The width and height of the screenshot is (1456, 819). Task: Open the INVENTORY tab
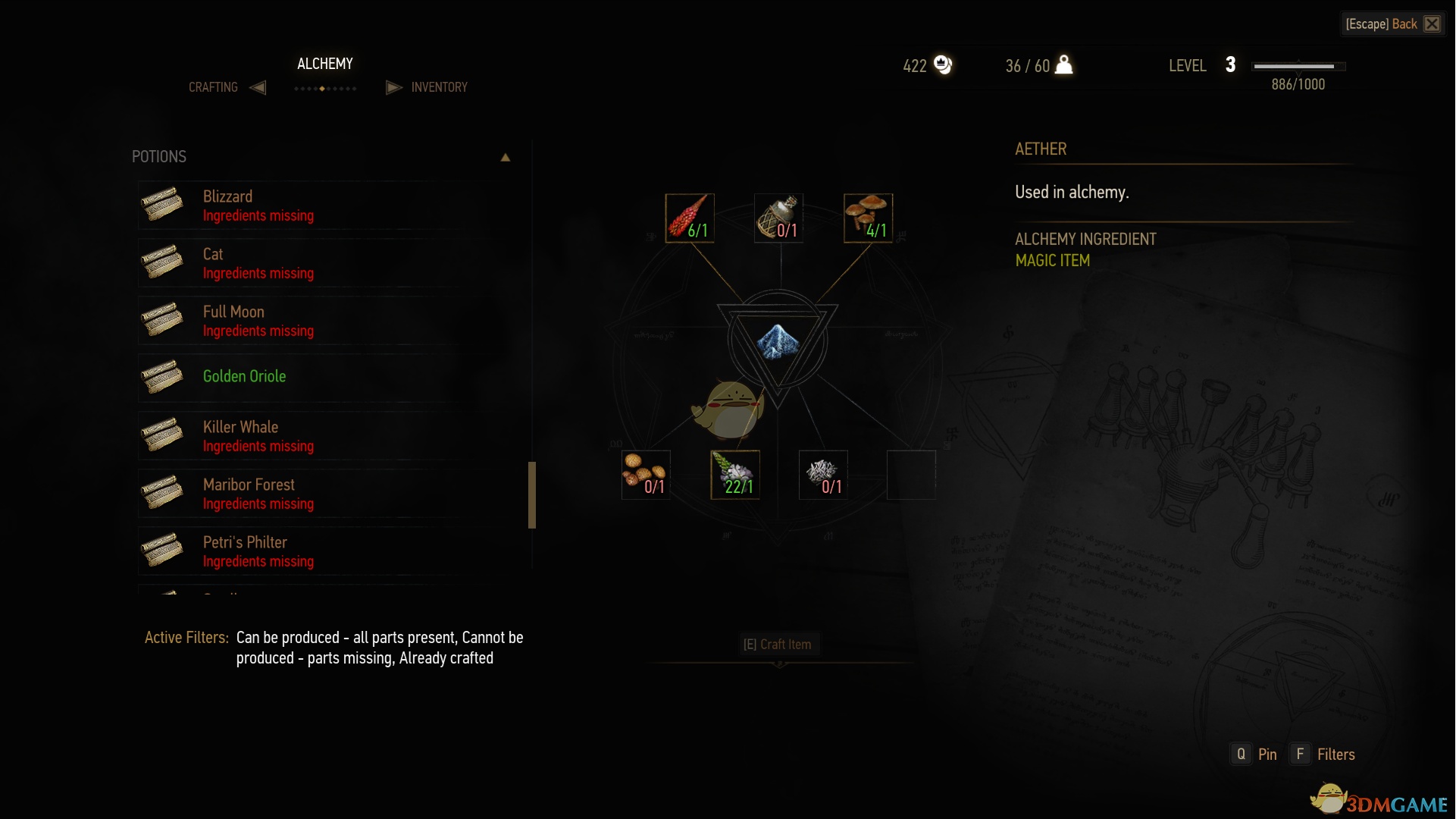440,87
